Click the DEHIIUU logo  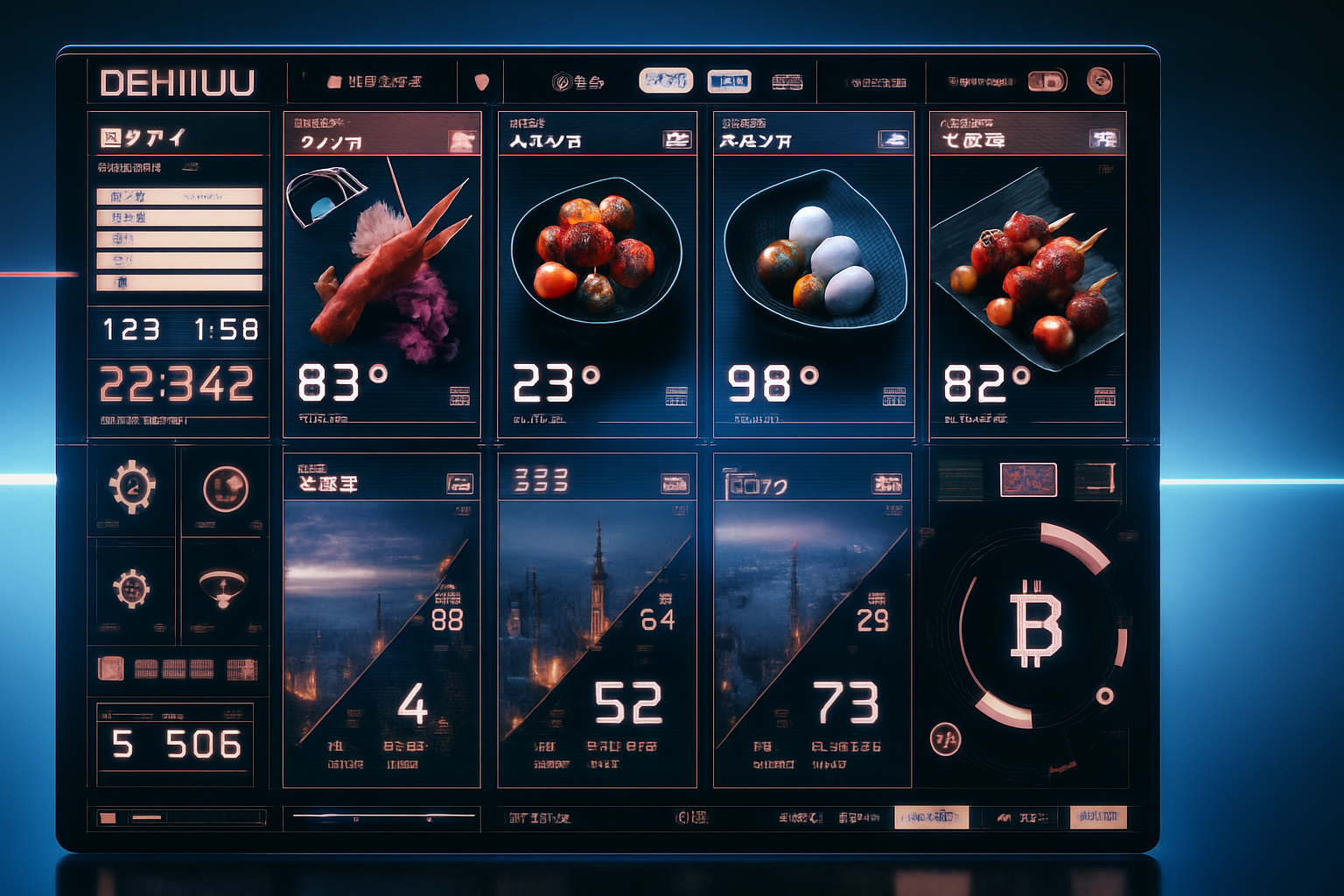click(178, 83)
